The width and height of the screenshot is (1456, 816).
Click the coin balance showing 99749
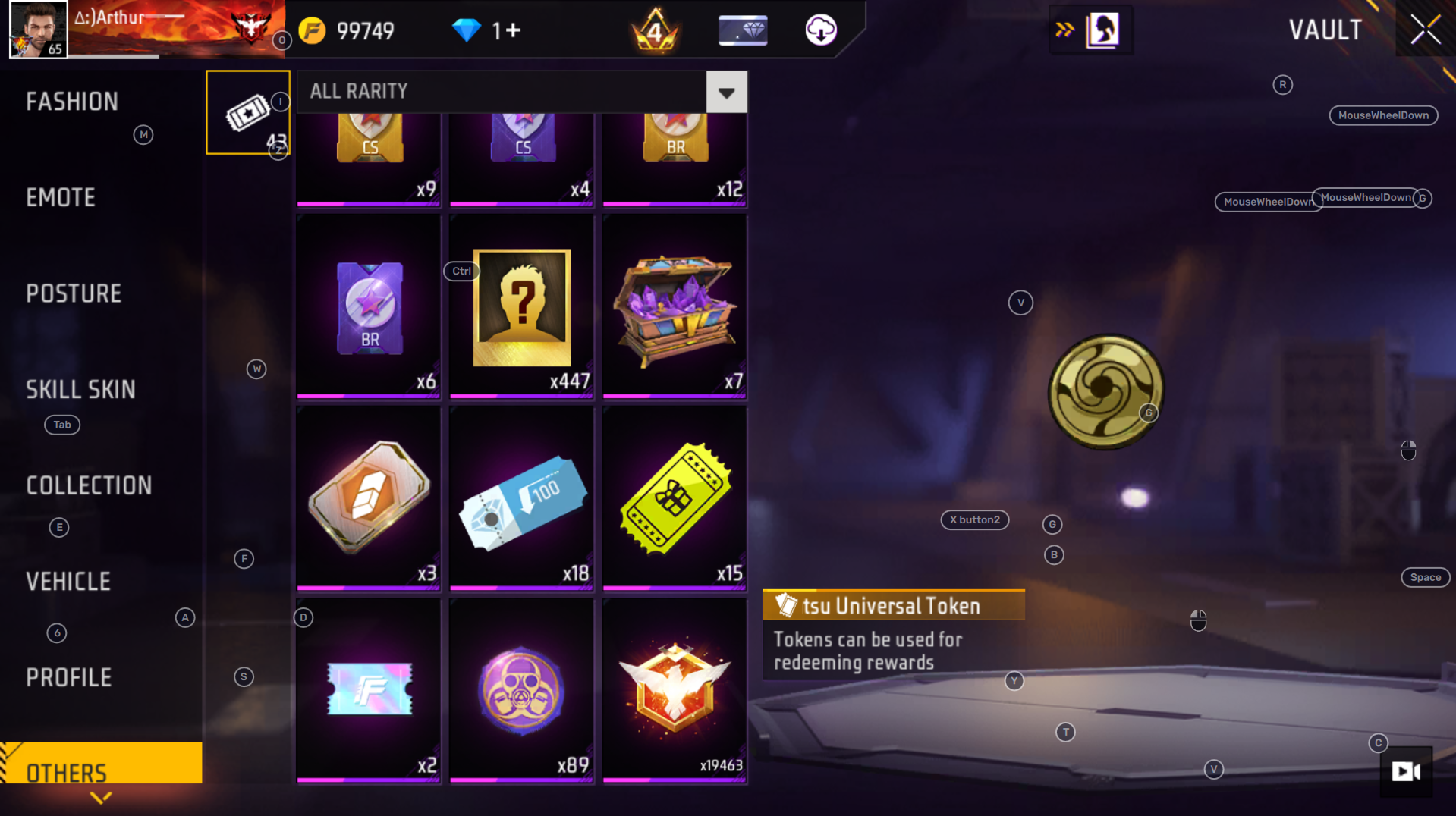tap(349, 30)
